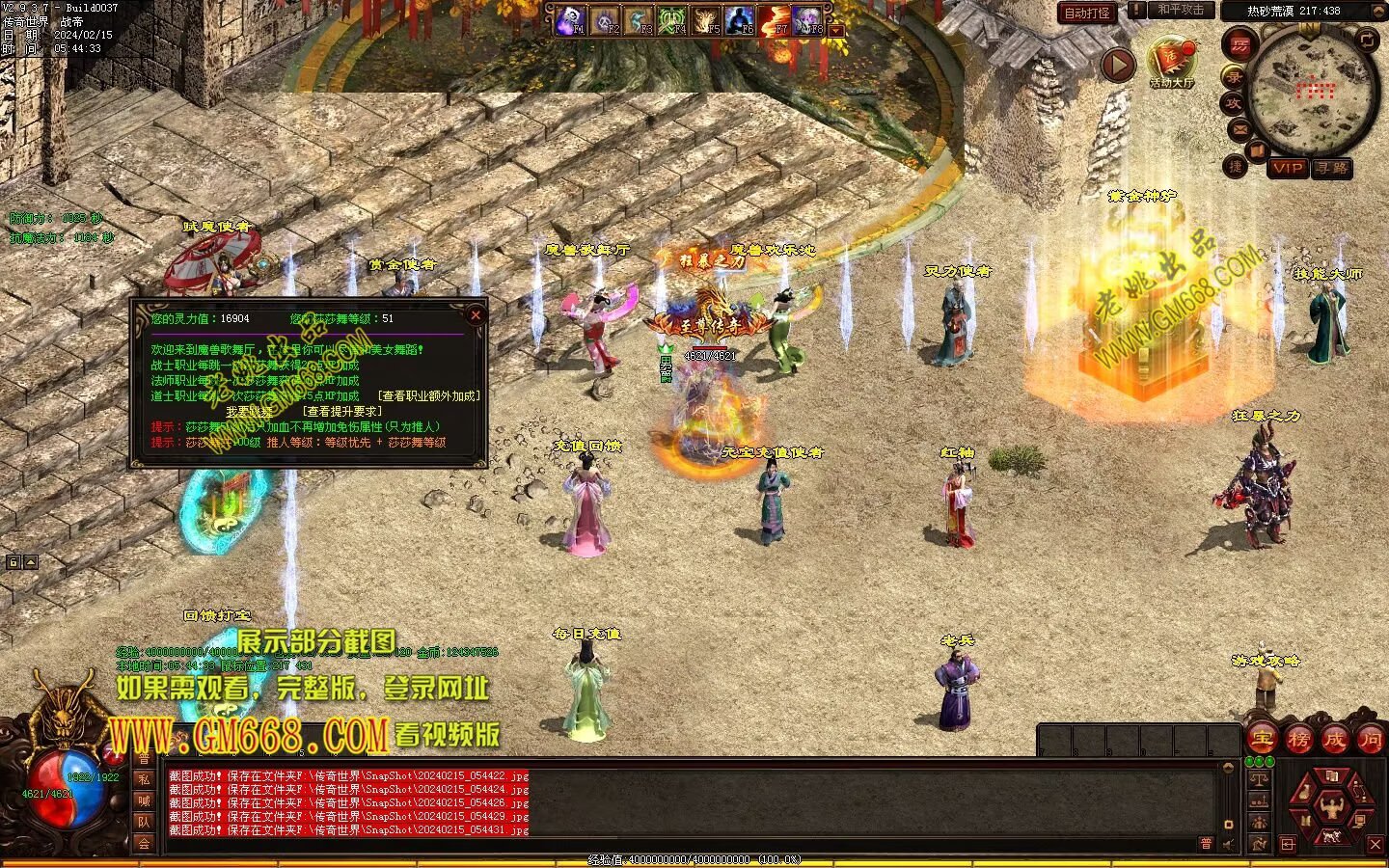Screen dimensions: 1389x868
Task: Expand the skill bar dropdown arrow
Action: (x=836, y=31)
